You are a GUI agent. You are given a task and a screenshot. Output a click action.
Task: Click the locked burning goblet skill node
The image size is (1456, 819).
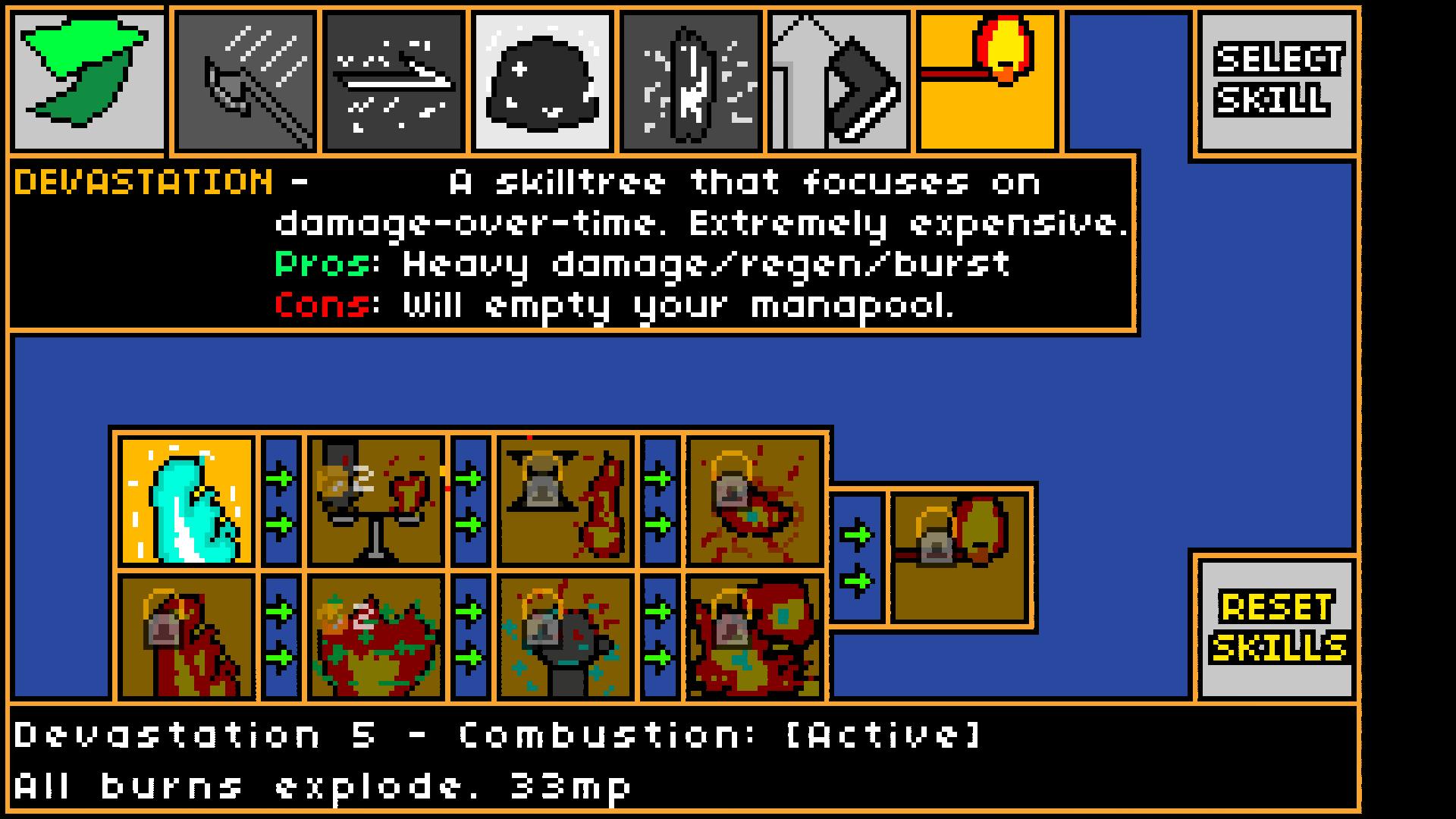pyautogui.click(x=375, y=500)
